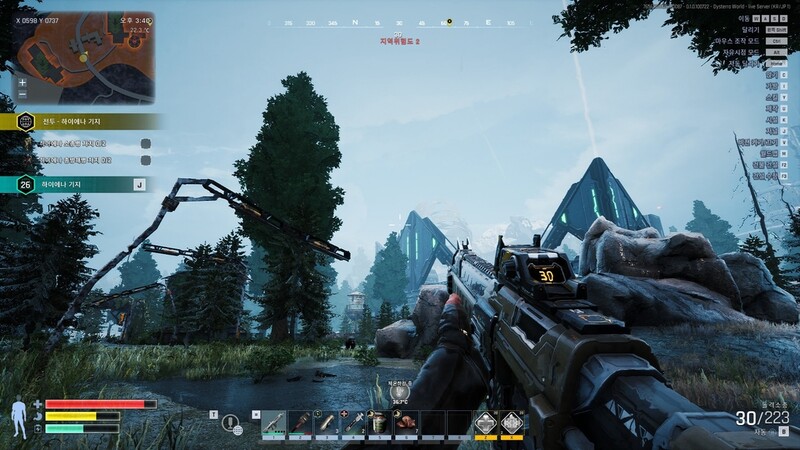Use the syringe item in slot 4
Image resolution: width=800 pixels, height=450 pixels.
(353, 423)
